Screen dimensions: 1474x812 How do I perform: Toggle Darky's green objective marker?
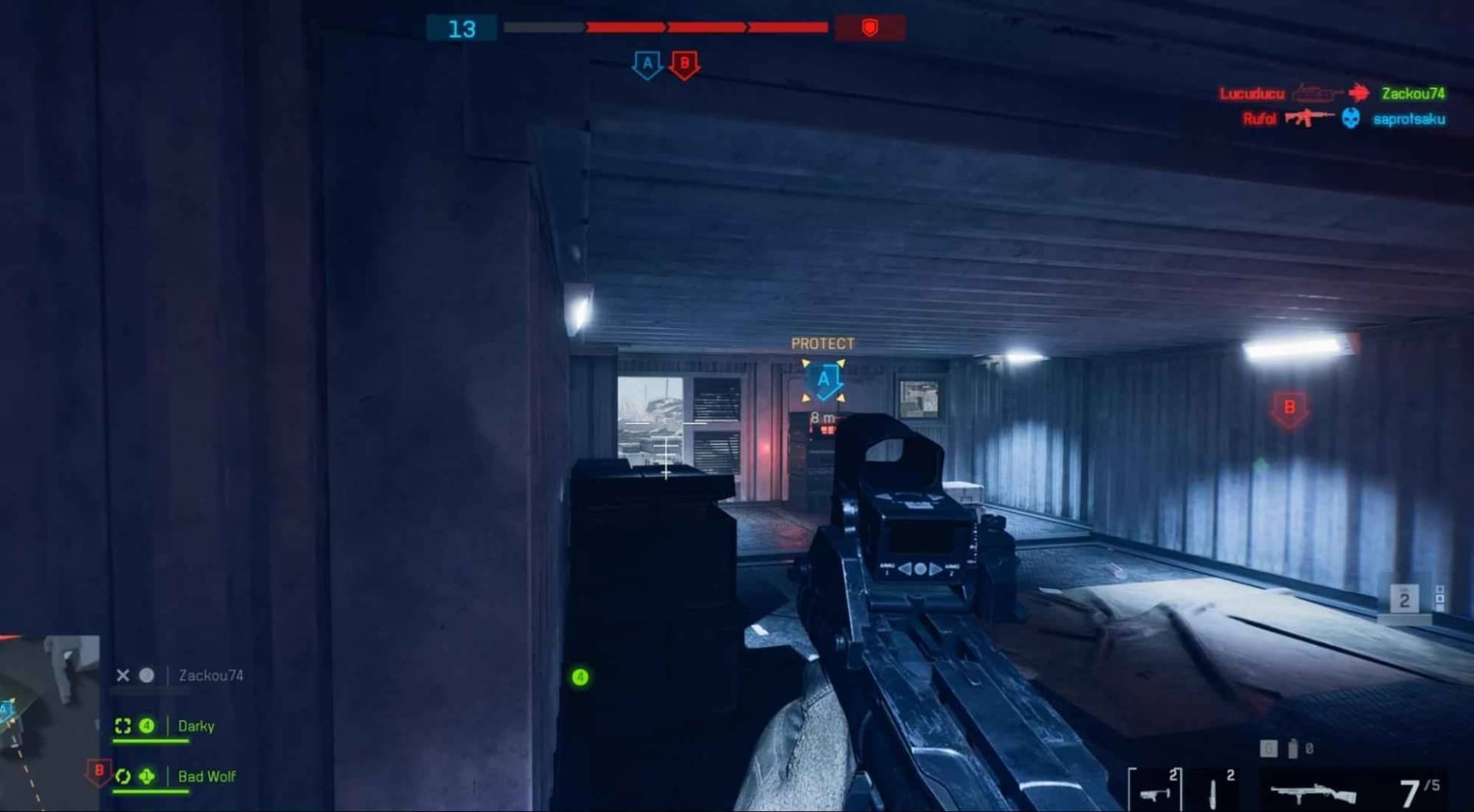146,725
